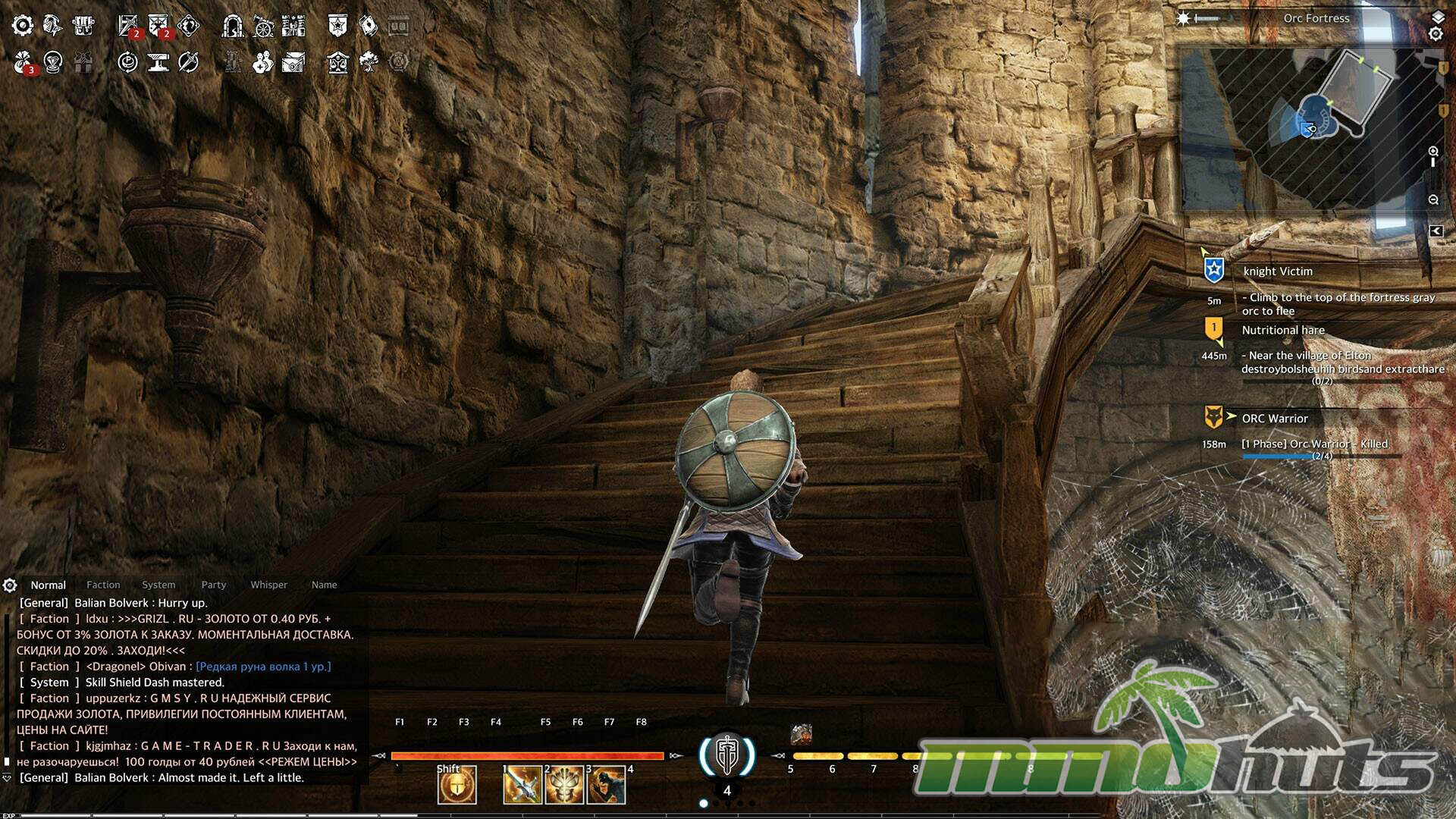Open the cannon siege menu icon

(x=263, y=27)
